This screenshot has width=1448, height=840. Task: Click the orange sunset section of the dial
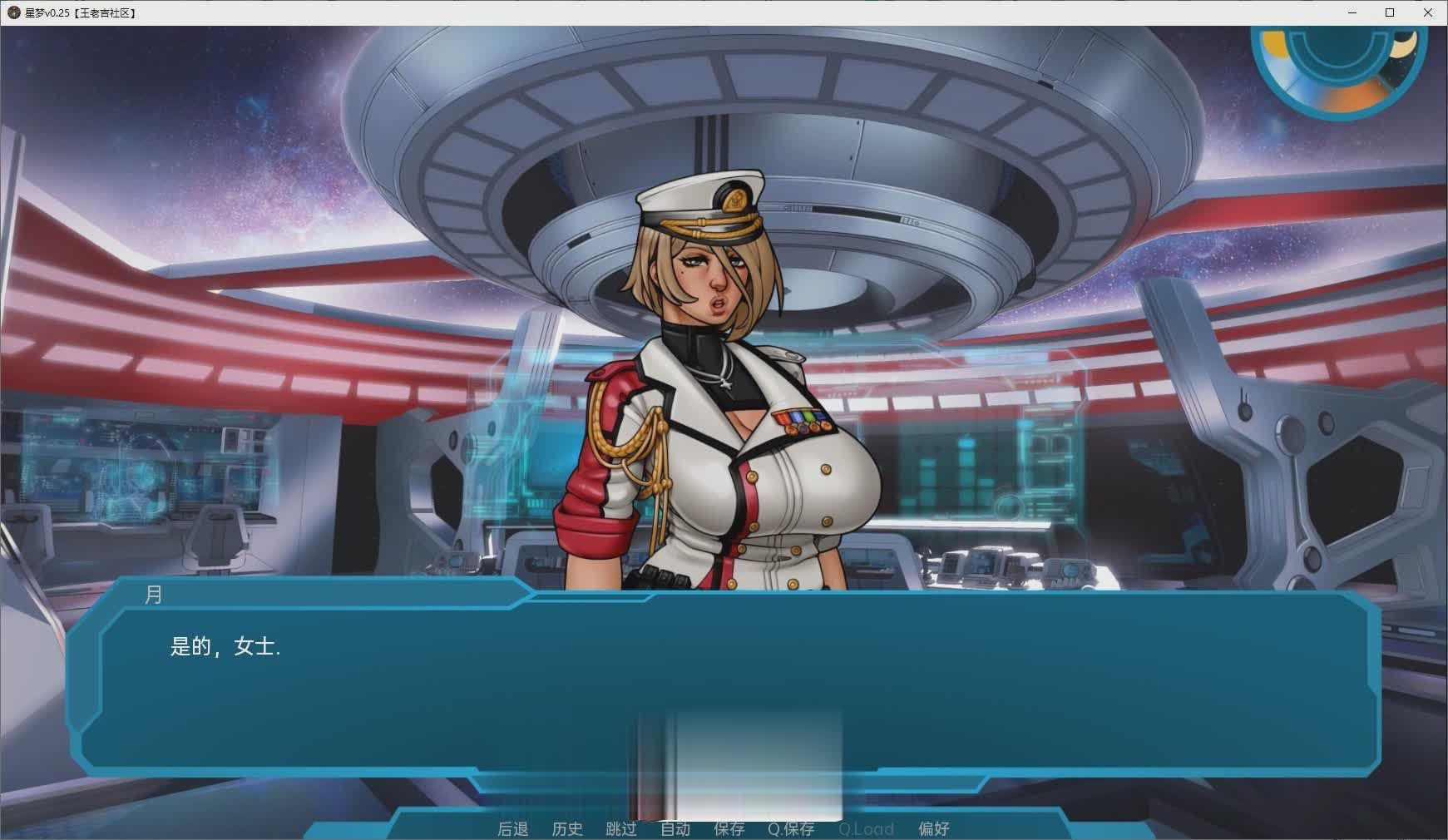(x=1354, y=96)
